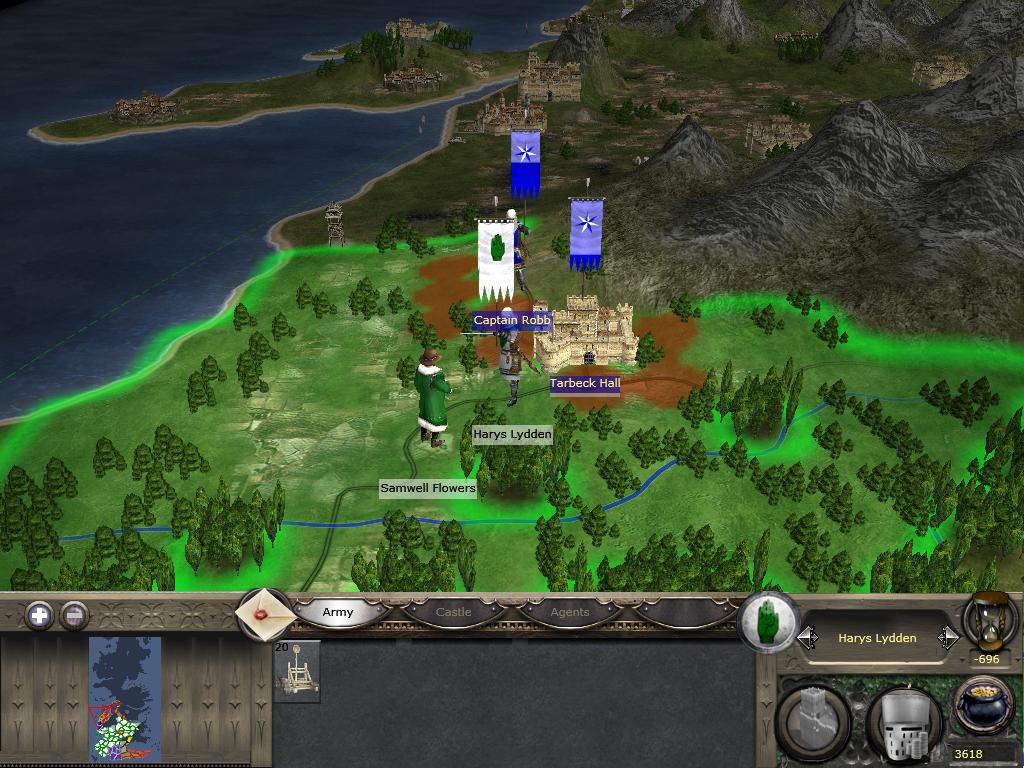Select next character with right arrow
This screenshot has height=768, width=1024.
click(947, 638)
